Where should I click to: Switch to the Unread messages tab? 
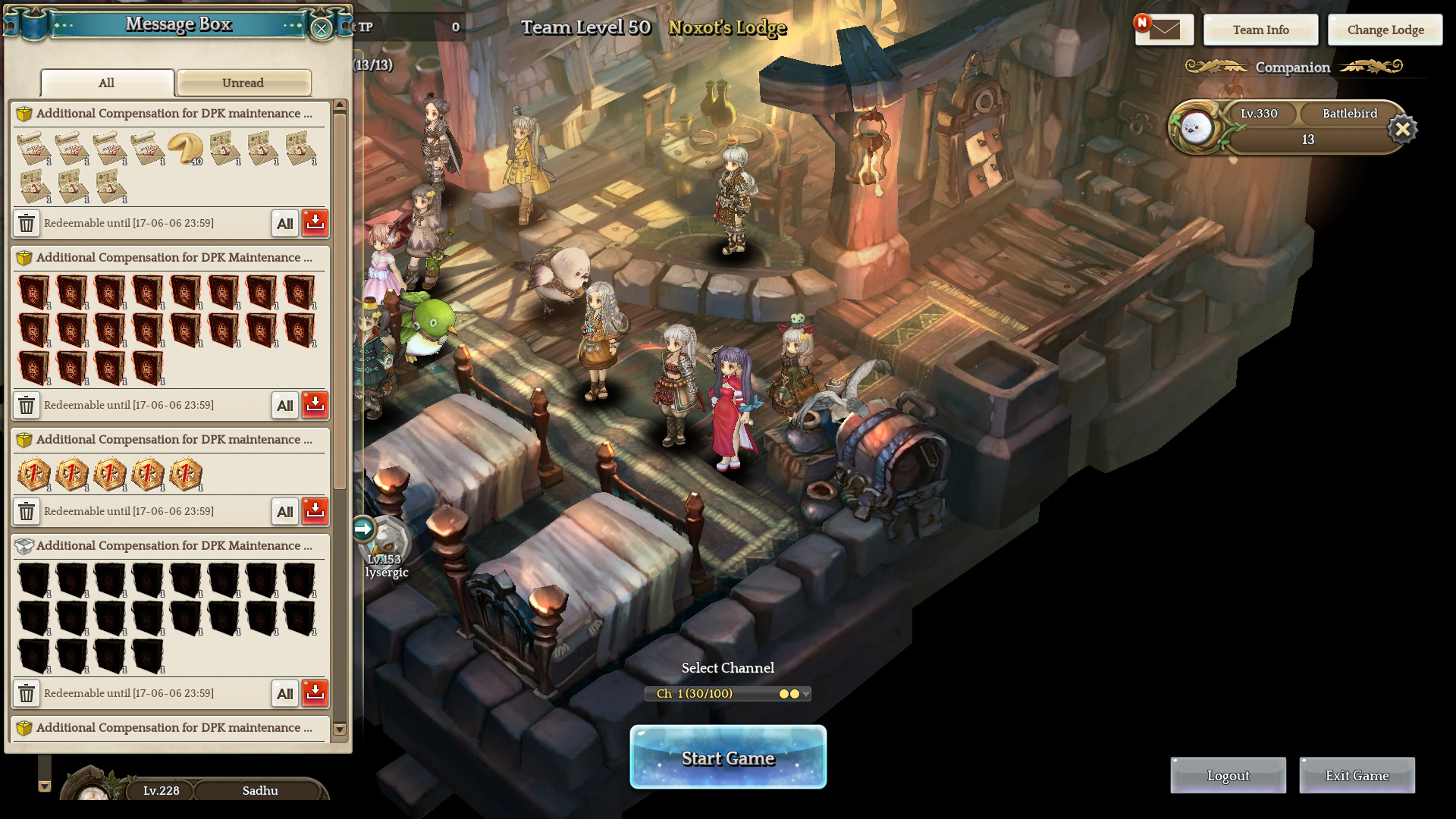[x=243, y=83]
